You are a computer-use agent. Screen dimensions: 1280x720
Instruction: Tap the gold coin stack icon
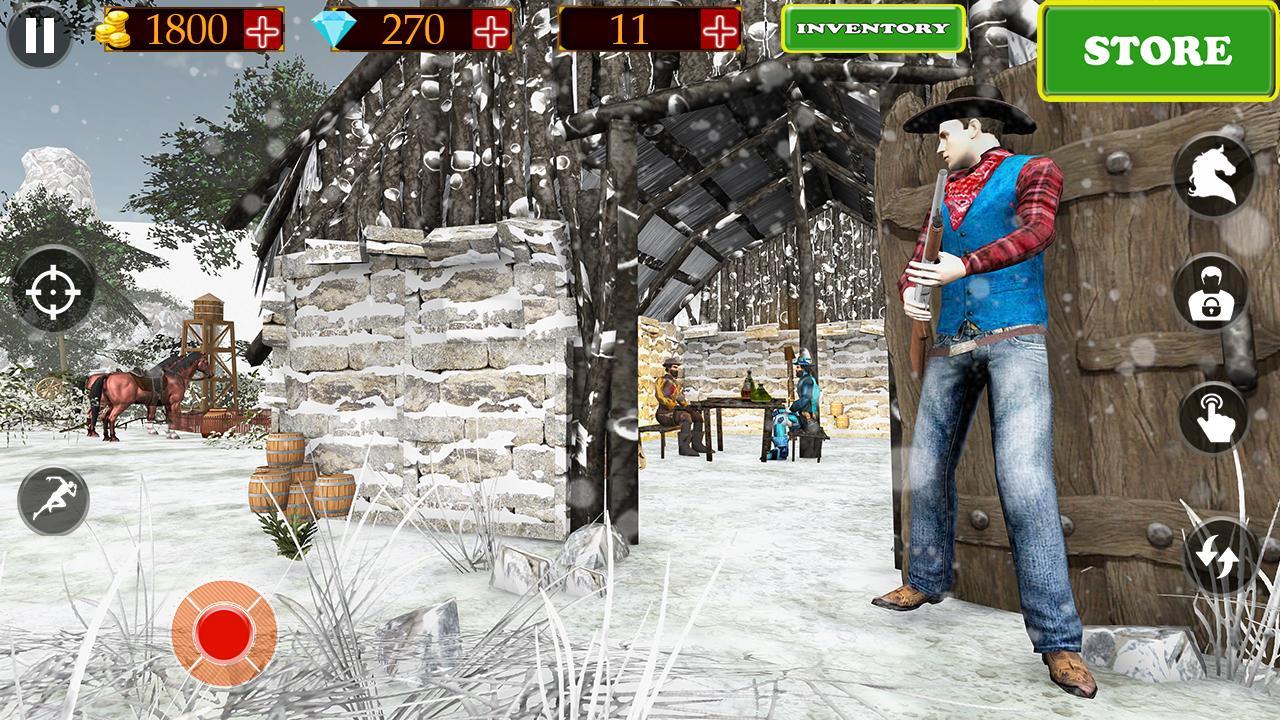point(117,30)
